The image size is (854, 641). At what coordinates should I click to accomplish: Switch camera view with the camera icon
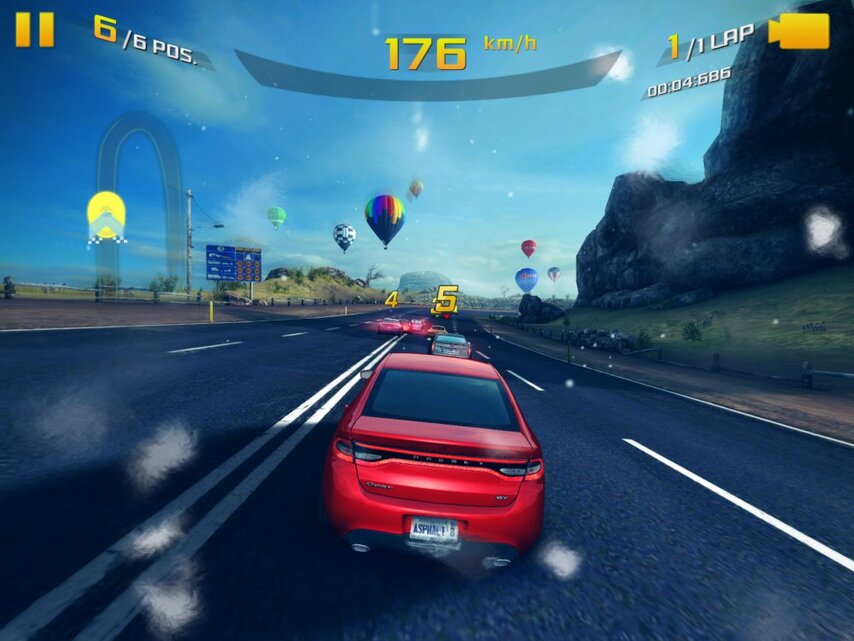pyautogui.click(x=799, y=31)
